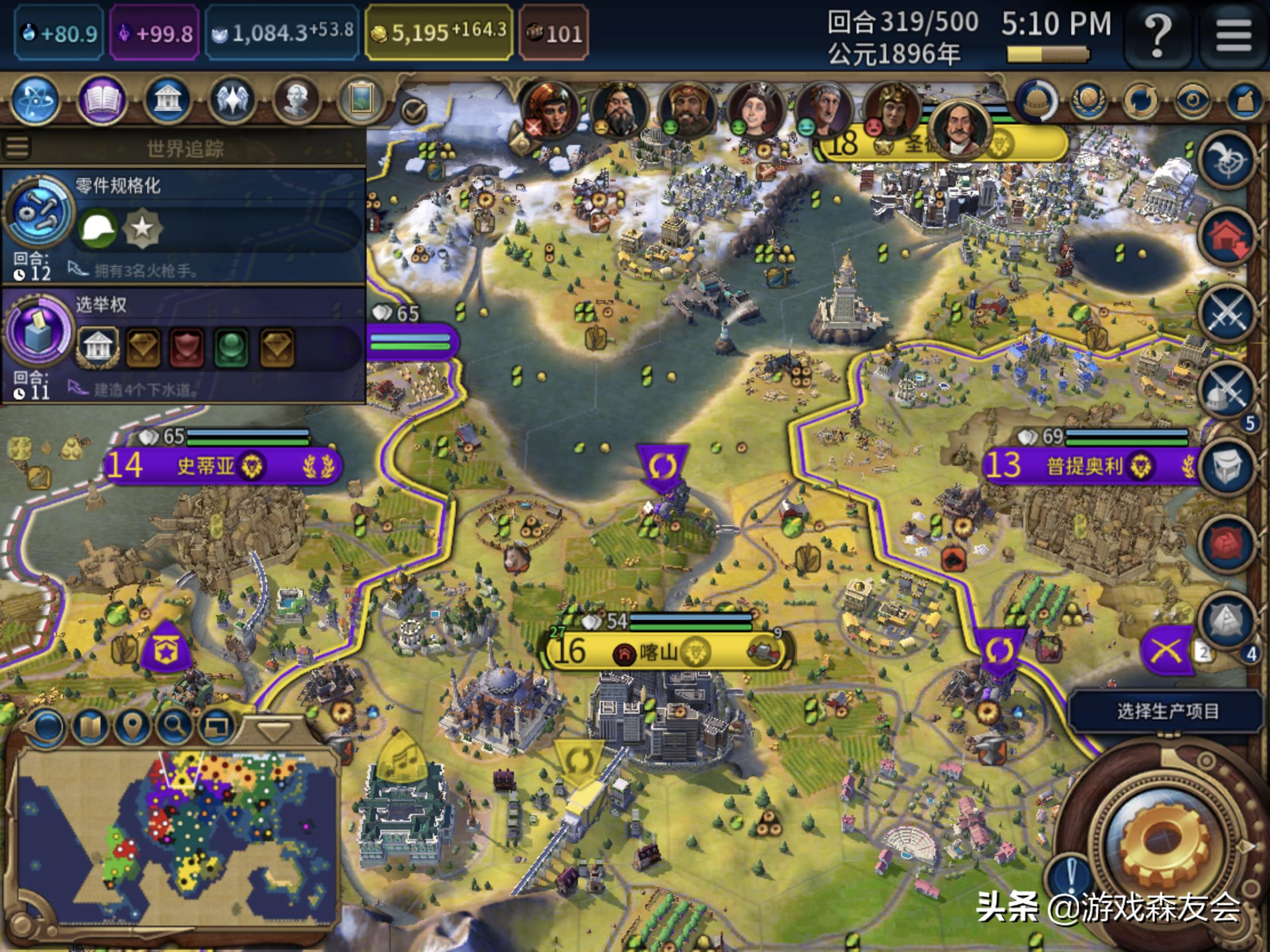View the government building screen
The width and height of the screenshot is (1270, 952).
(x=167, y=102)
